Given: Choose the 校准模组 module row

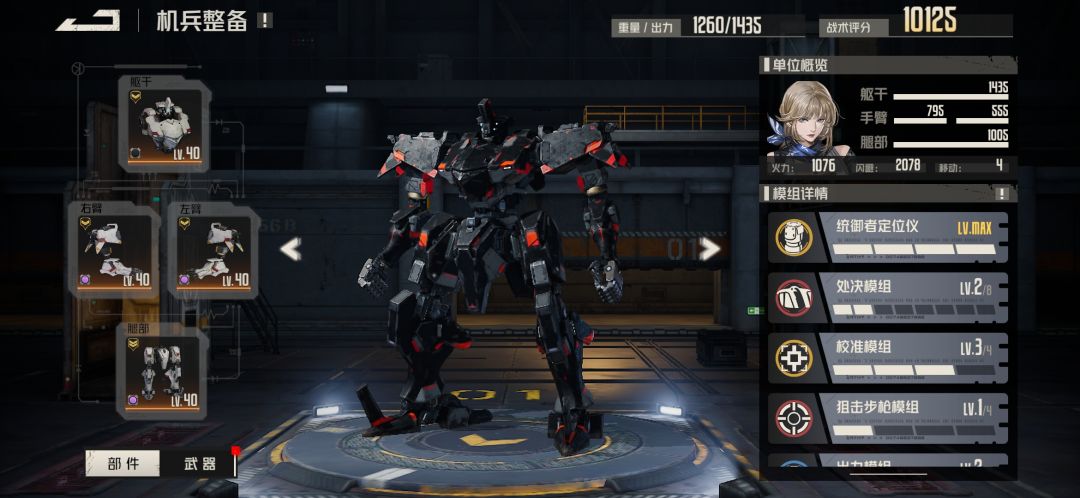Looking at the screenshot, I should [890, 357].
